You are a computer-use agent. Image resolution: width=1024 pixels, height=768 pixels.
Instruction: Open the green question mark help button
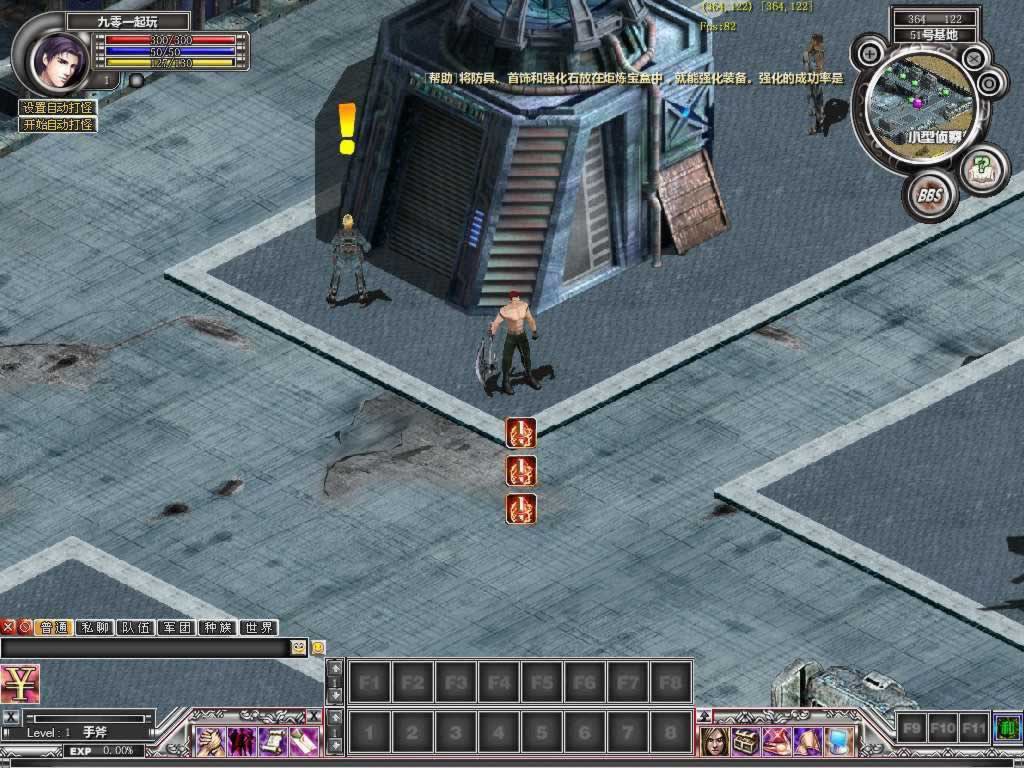[x=983, y=166]
